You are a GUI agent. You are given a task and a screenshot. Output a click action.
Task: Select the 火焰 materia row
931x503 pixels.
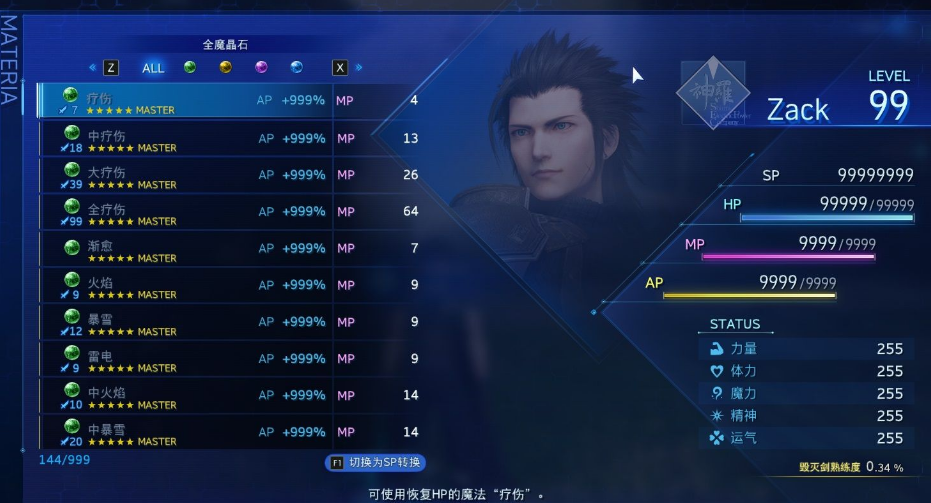coord(230,285)
